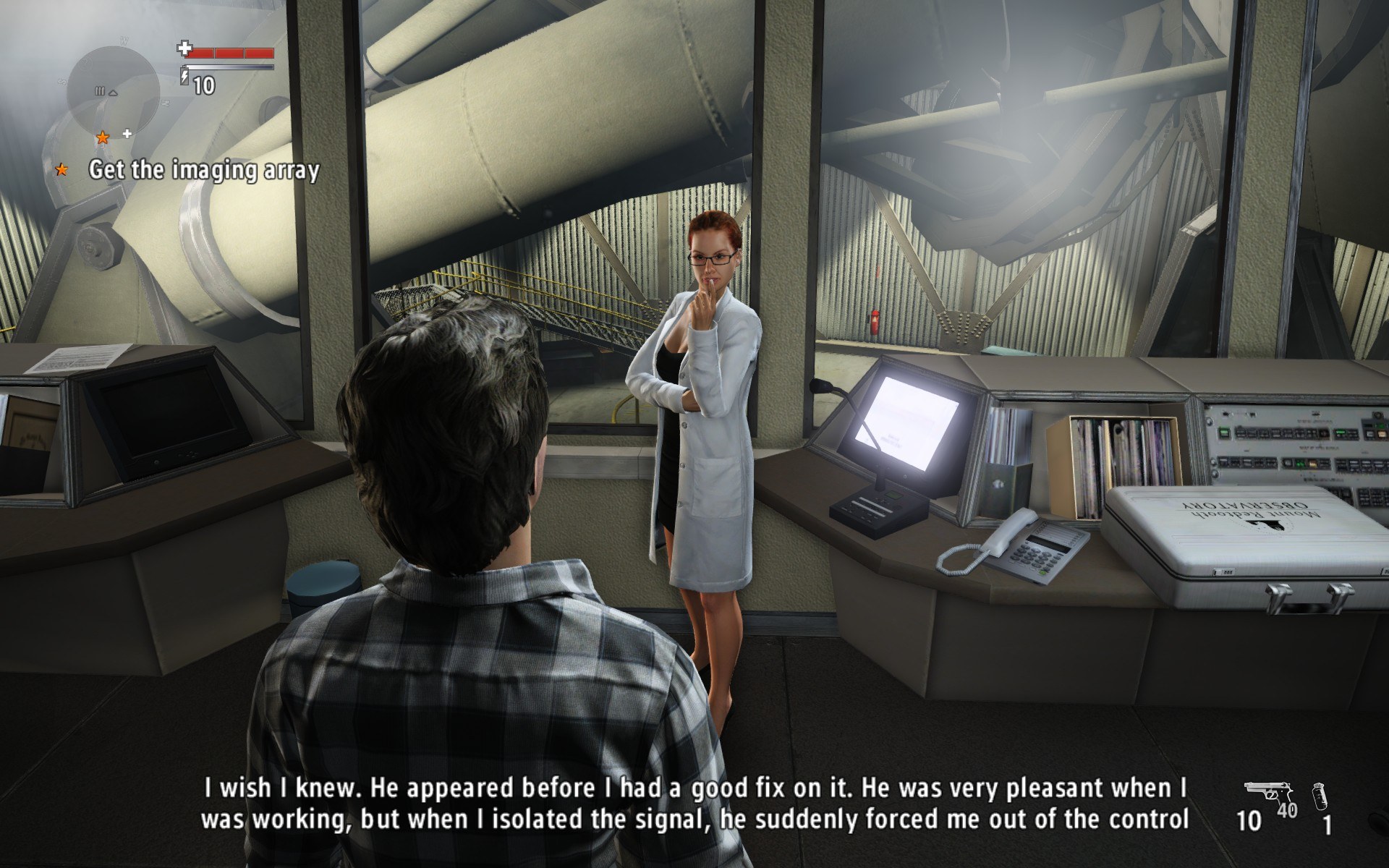The height and width of the screenshot is (868, 1389).
Task: Select the 'Get the imaging array' objective
Action: (x=203, y=170)
